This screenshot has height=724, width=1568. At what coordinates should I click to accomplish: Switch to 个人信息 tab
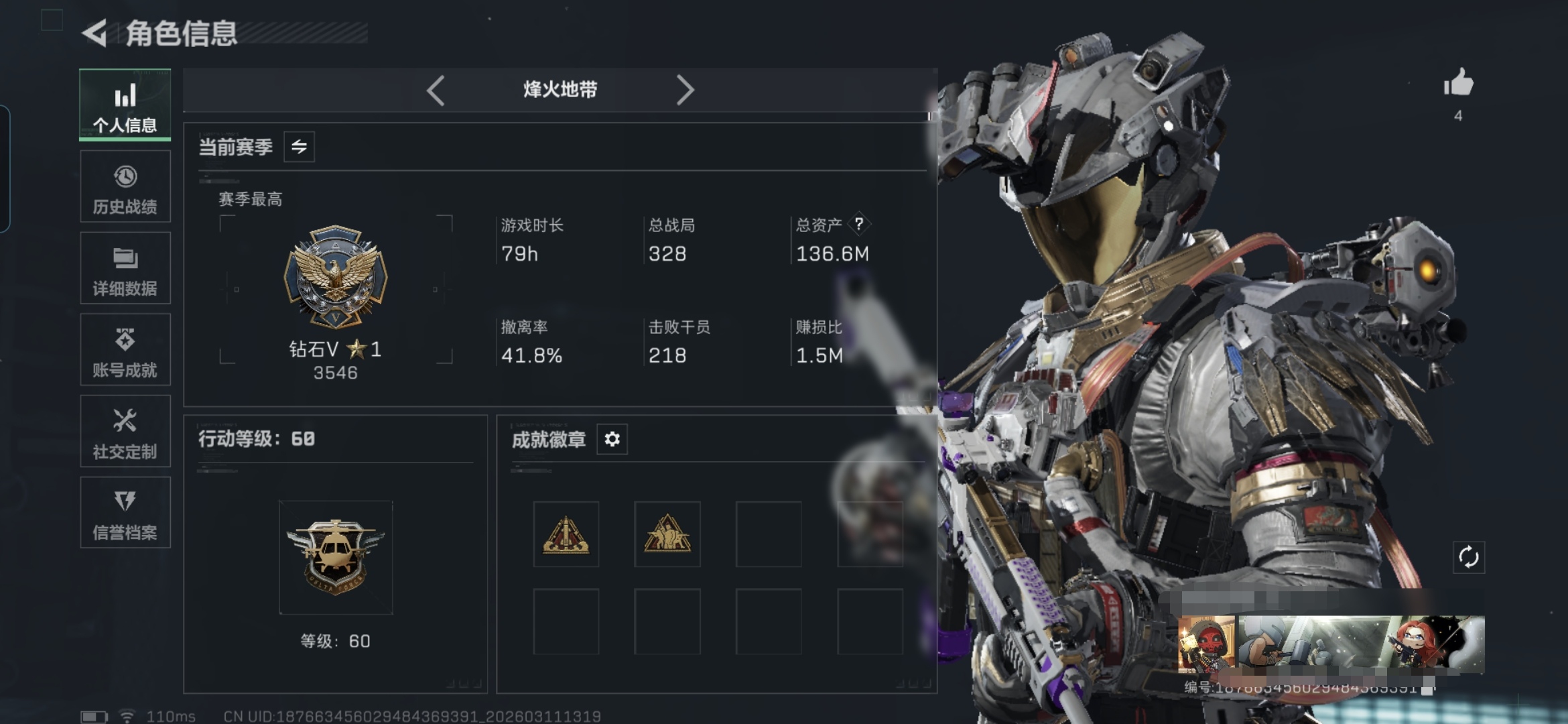(125, 105)
